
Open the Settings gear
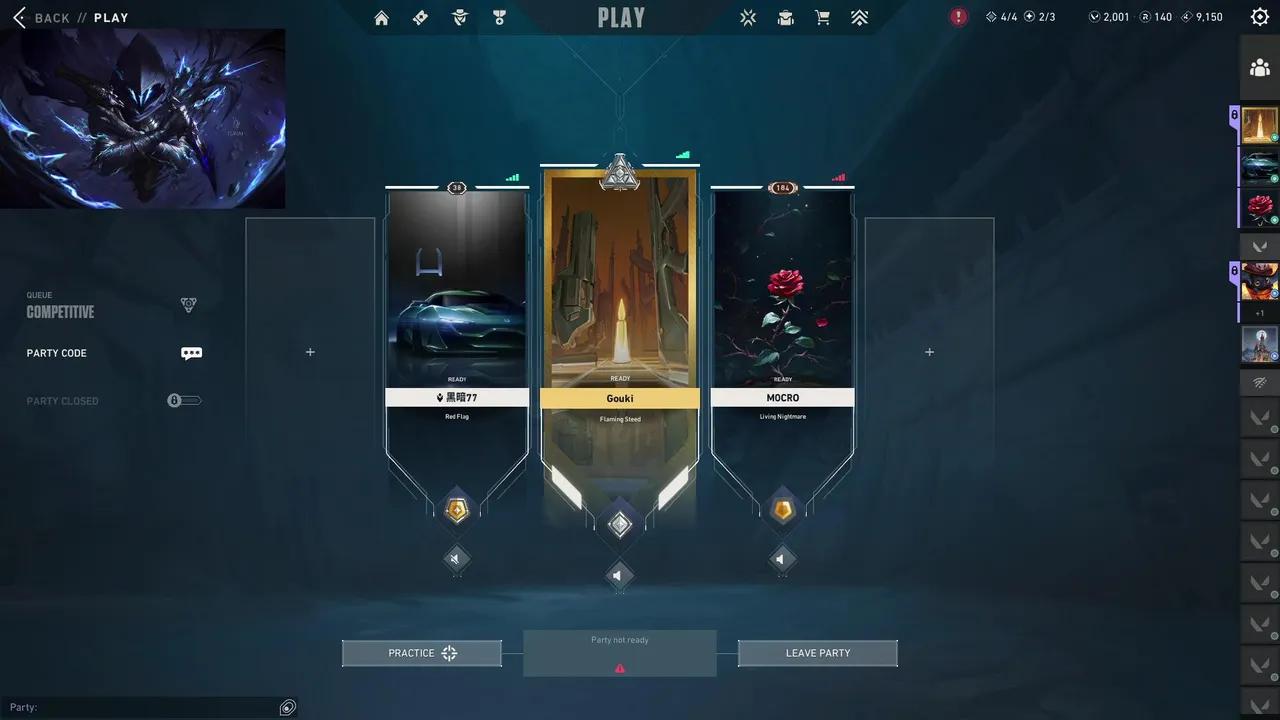point(1259,16)
